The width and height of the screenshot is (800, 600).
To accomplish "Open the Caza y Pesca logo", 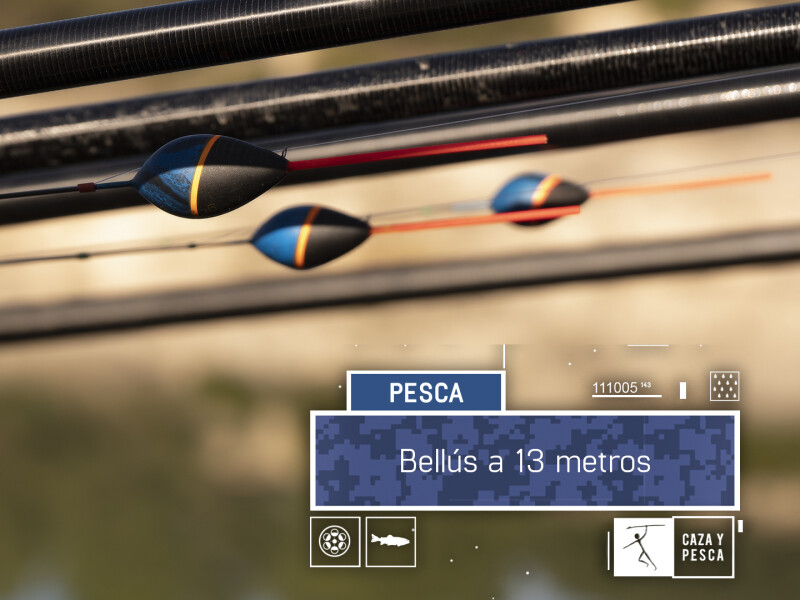I will [x=673, y=547].
